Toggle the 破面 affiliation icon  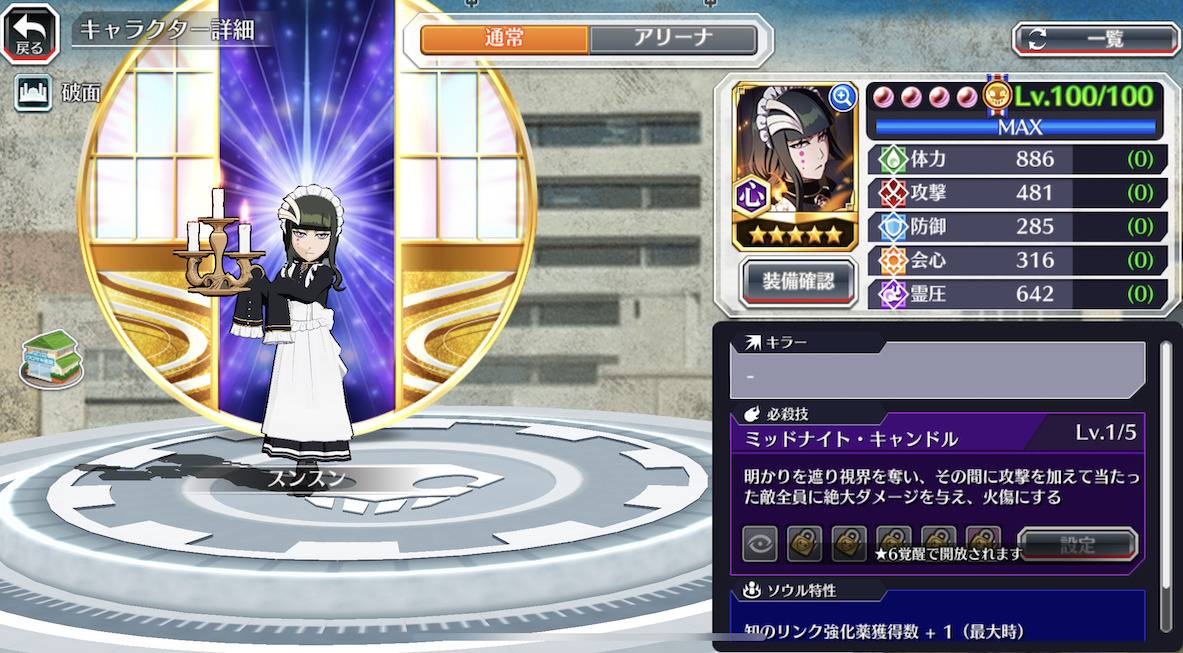tap(33, 93)
